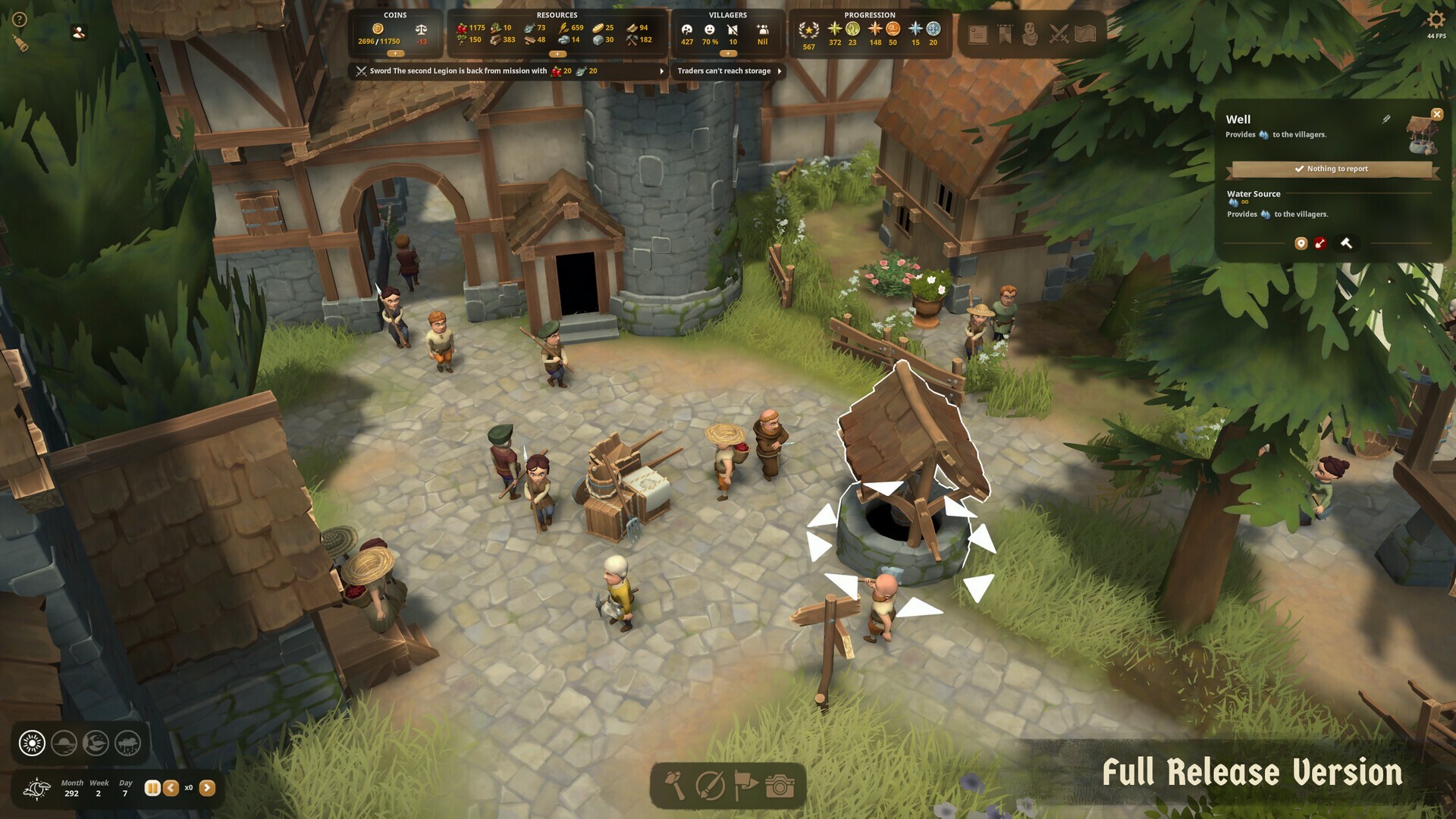This screenshot has width=1456, height=819.
Task: Open the Coins panel header
Action: 396,14
